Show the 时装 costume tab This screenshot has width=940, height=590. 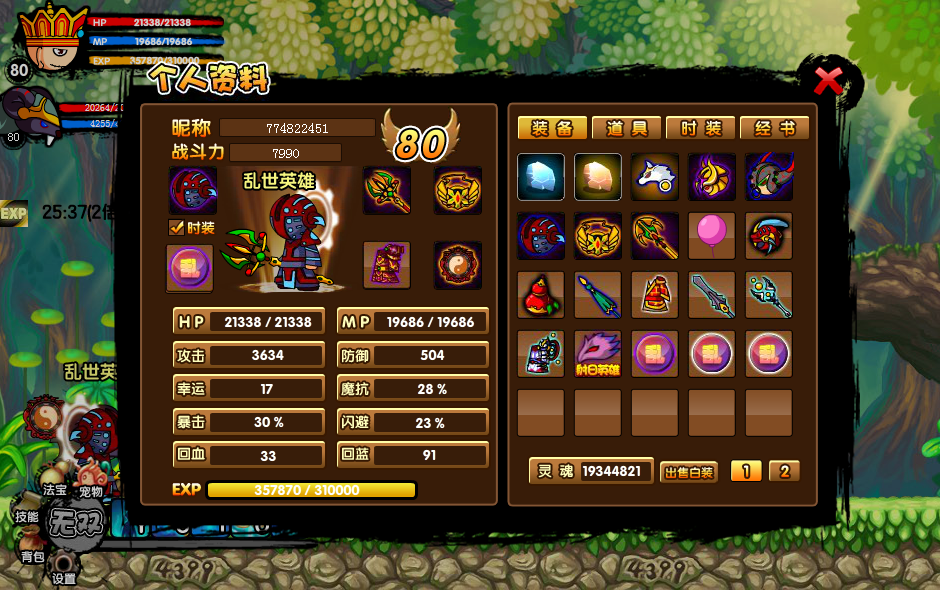pos(700,128)
